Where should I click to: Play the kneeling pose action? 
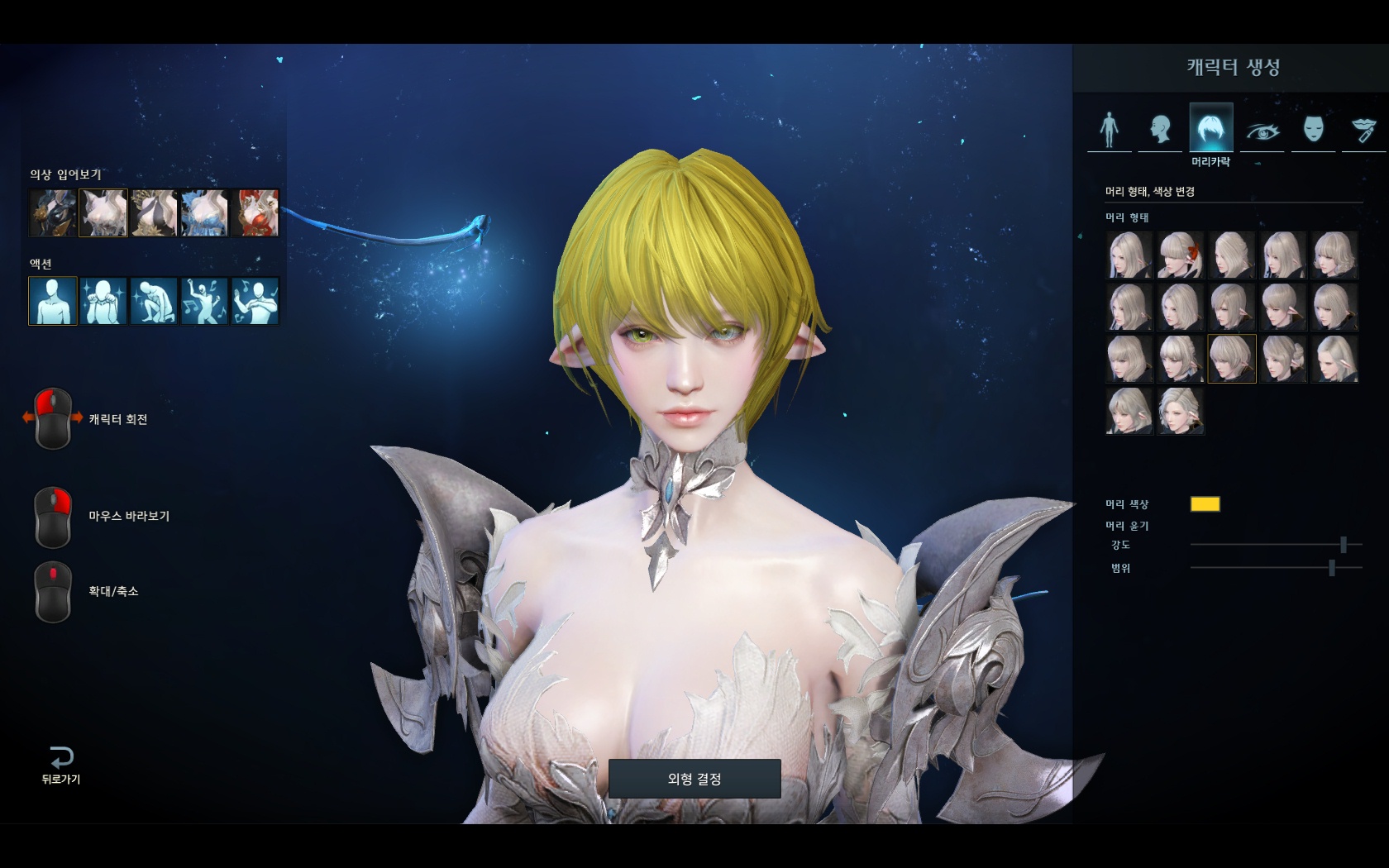(154, 301)
